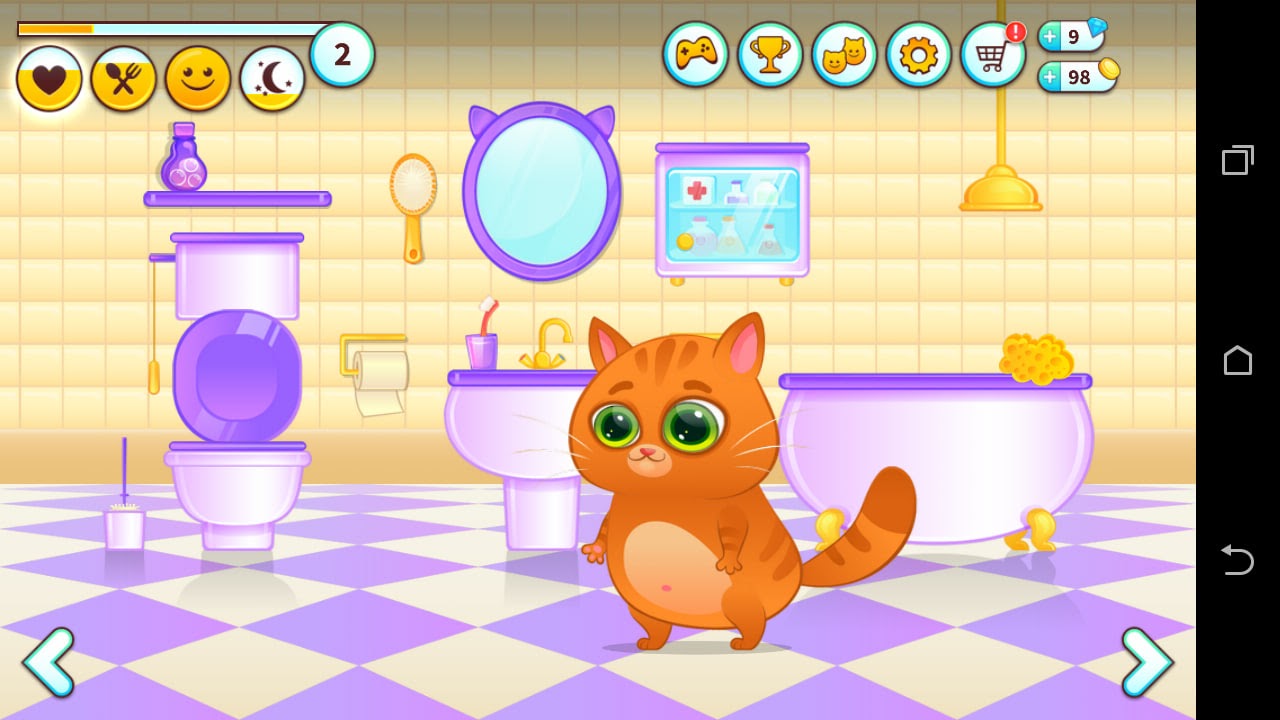Choose the moon sleep need icon

click(272, 79)
